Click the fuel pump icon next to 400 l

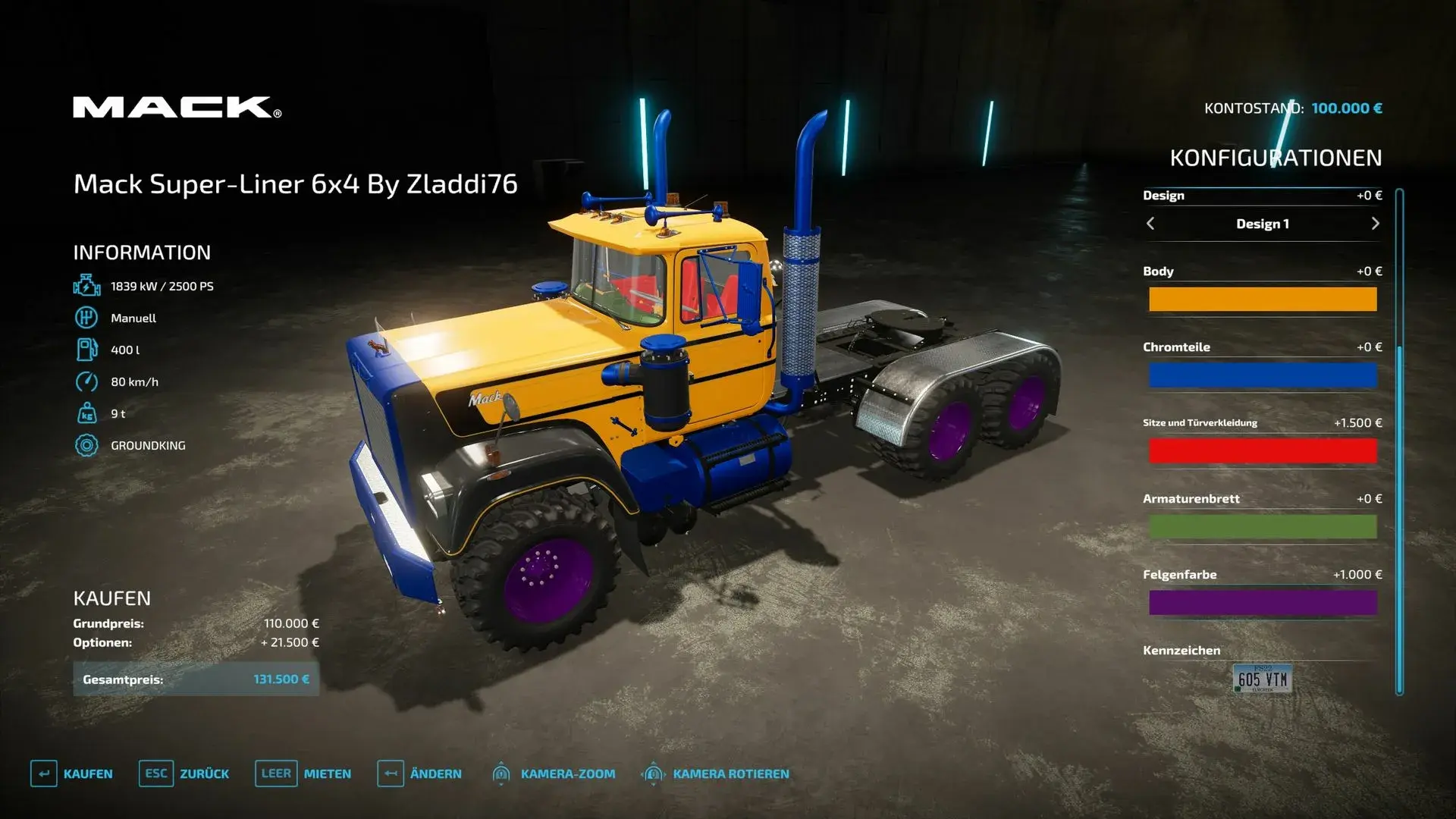86,350
